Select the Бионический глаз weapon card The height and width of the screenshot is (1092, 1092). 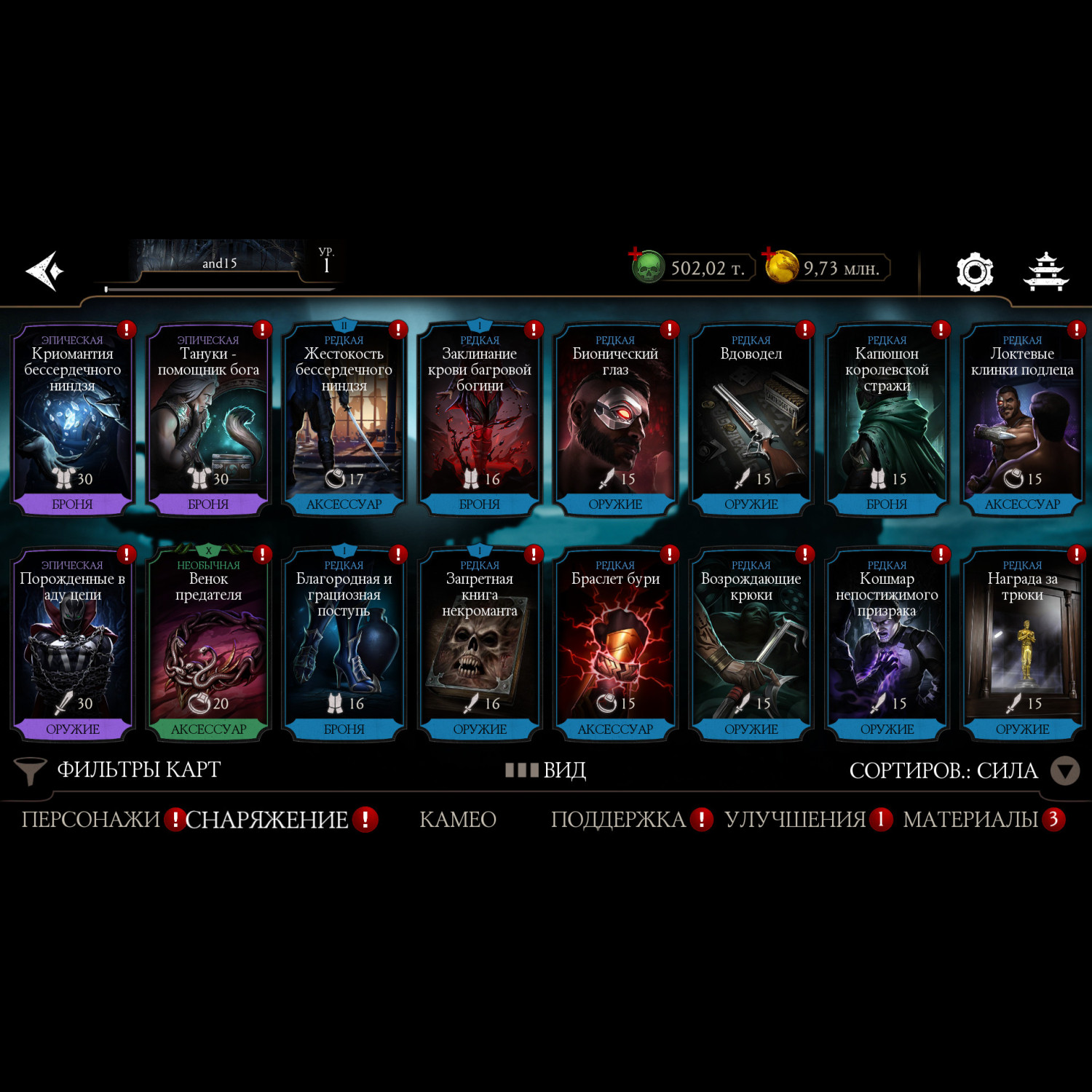615,421
